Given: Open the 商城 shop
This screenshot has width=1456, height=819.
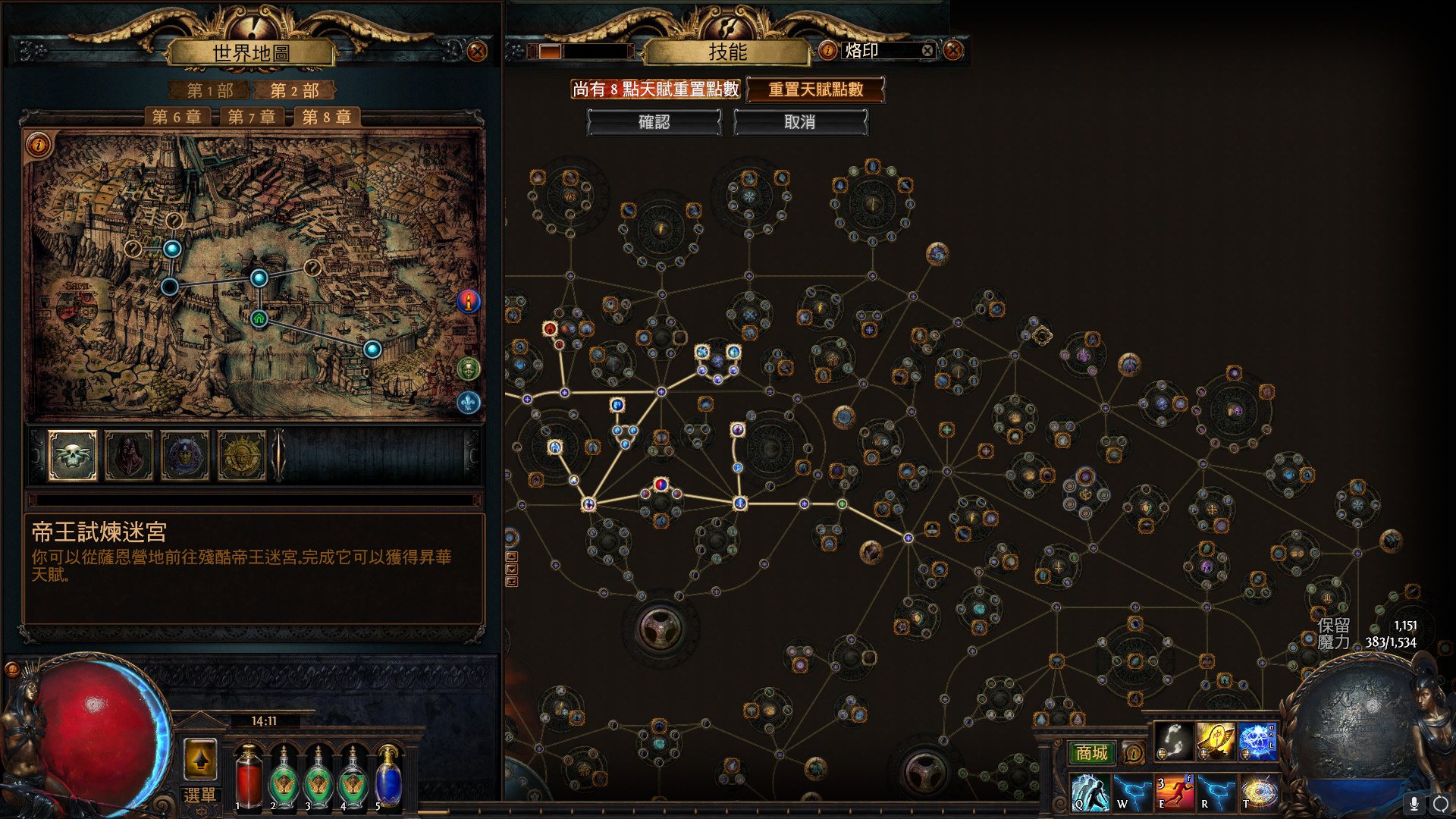Looking at the screenshot, I should tap(1091, 753).
